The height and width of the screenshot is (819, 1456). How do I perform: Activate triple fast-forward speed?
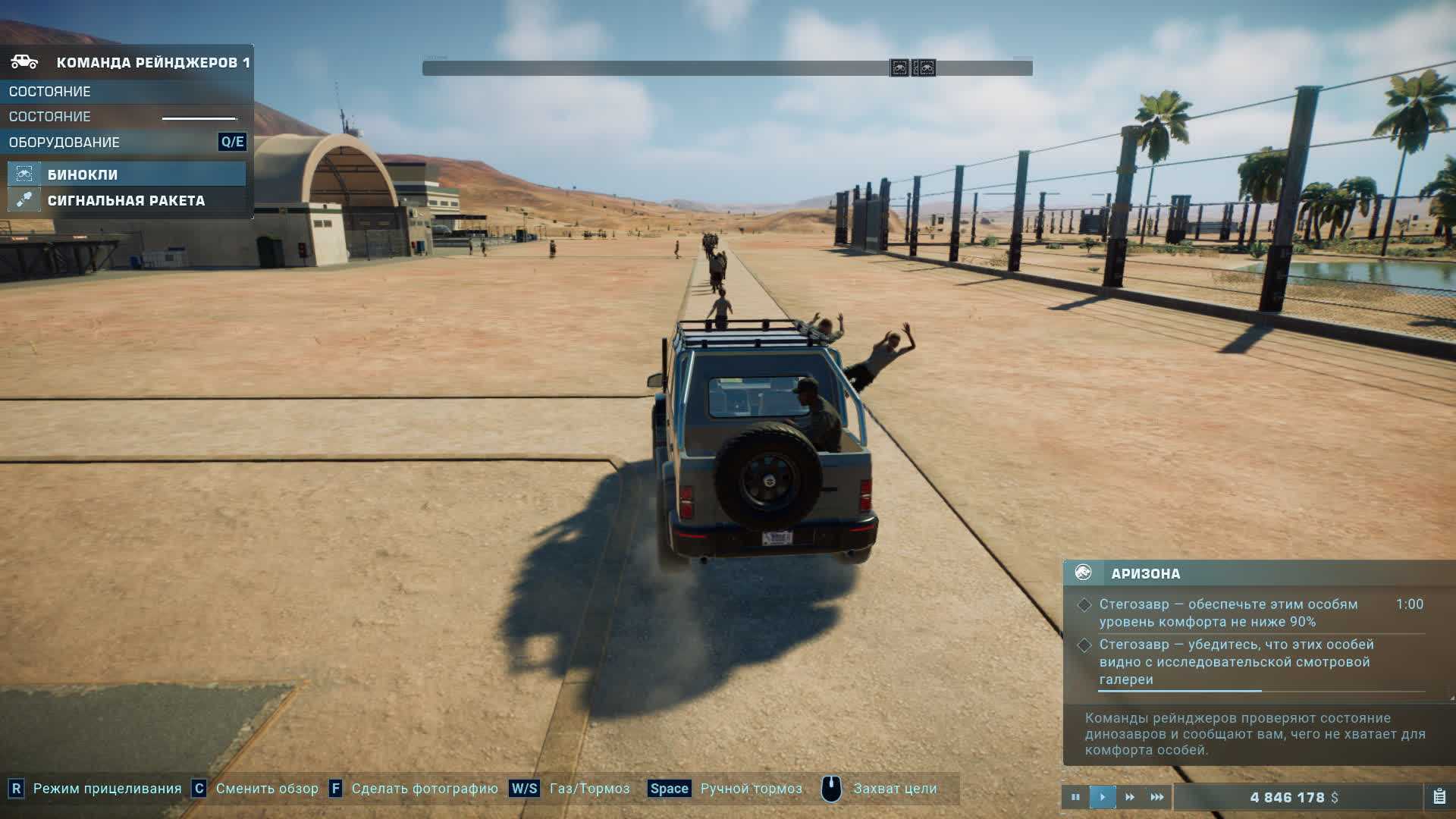[x=1157, y=797]
